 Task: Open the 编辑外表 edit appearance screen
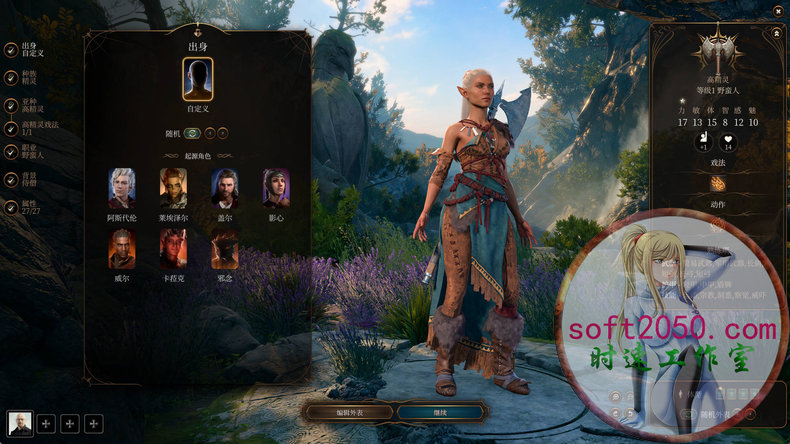tap(348, 411)
